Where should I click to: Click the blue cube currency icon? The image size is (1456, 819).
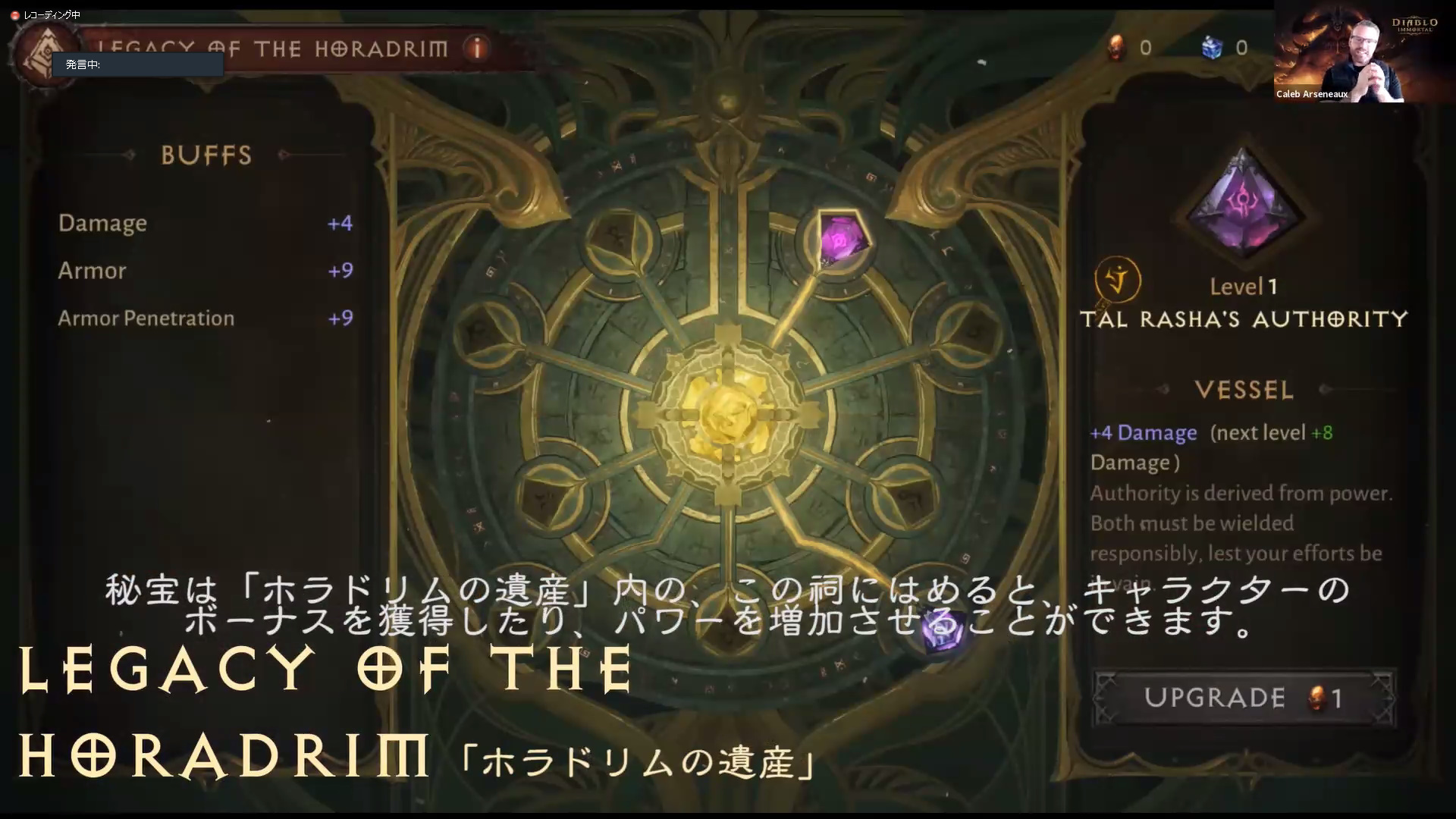click(1213, 47)
